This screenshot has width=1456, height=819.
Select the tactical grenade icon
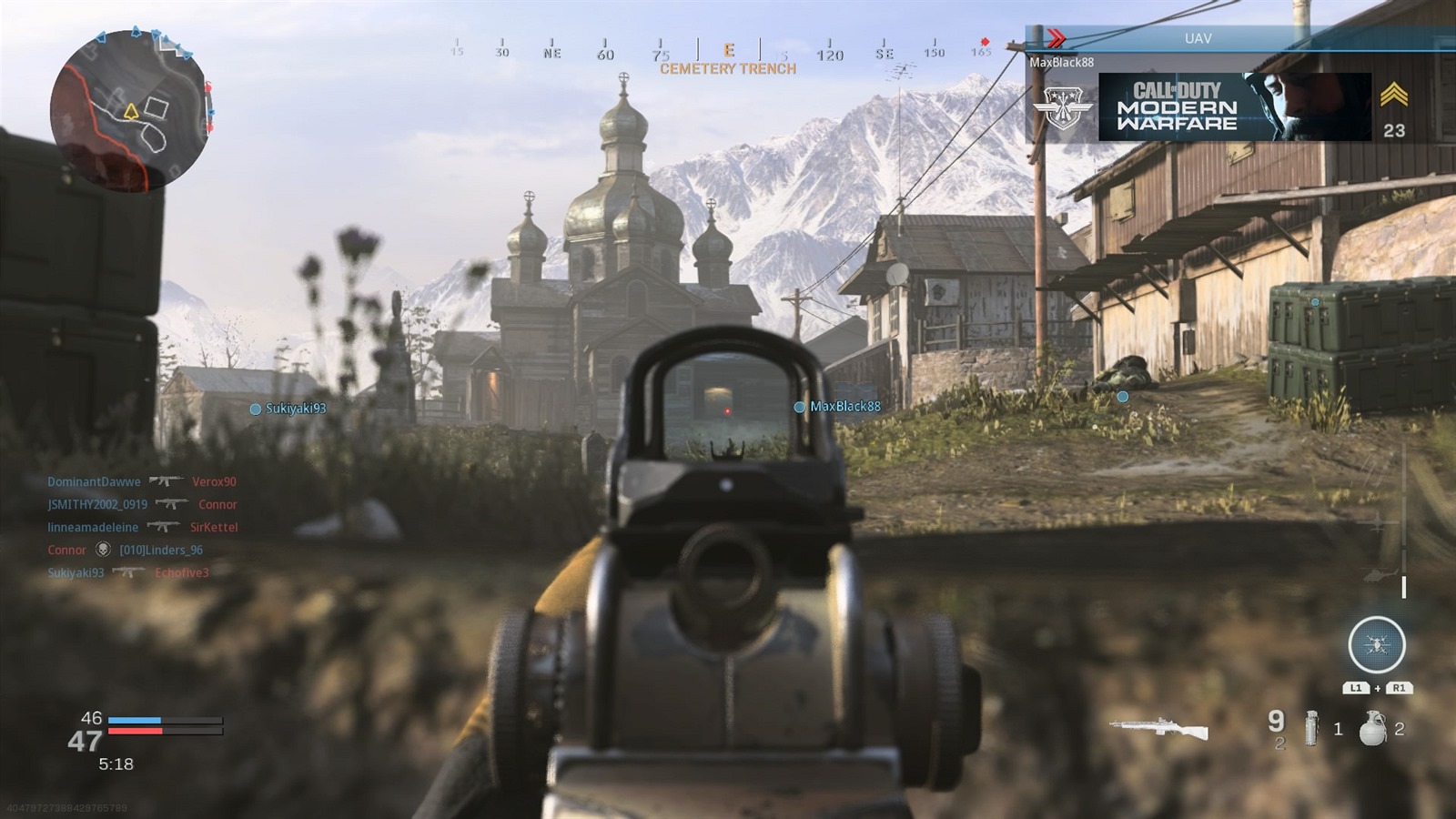coord(1311,729)
